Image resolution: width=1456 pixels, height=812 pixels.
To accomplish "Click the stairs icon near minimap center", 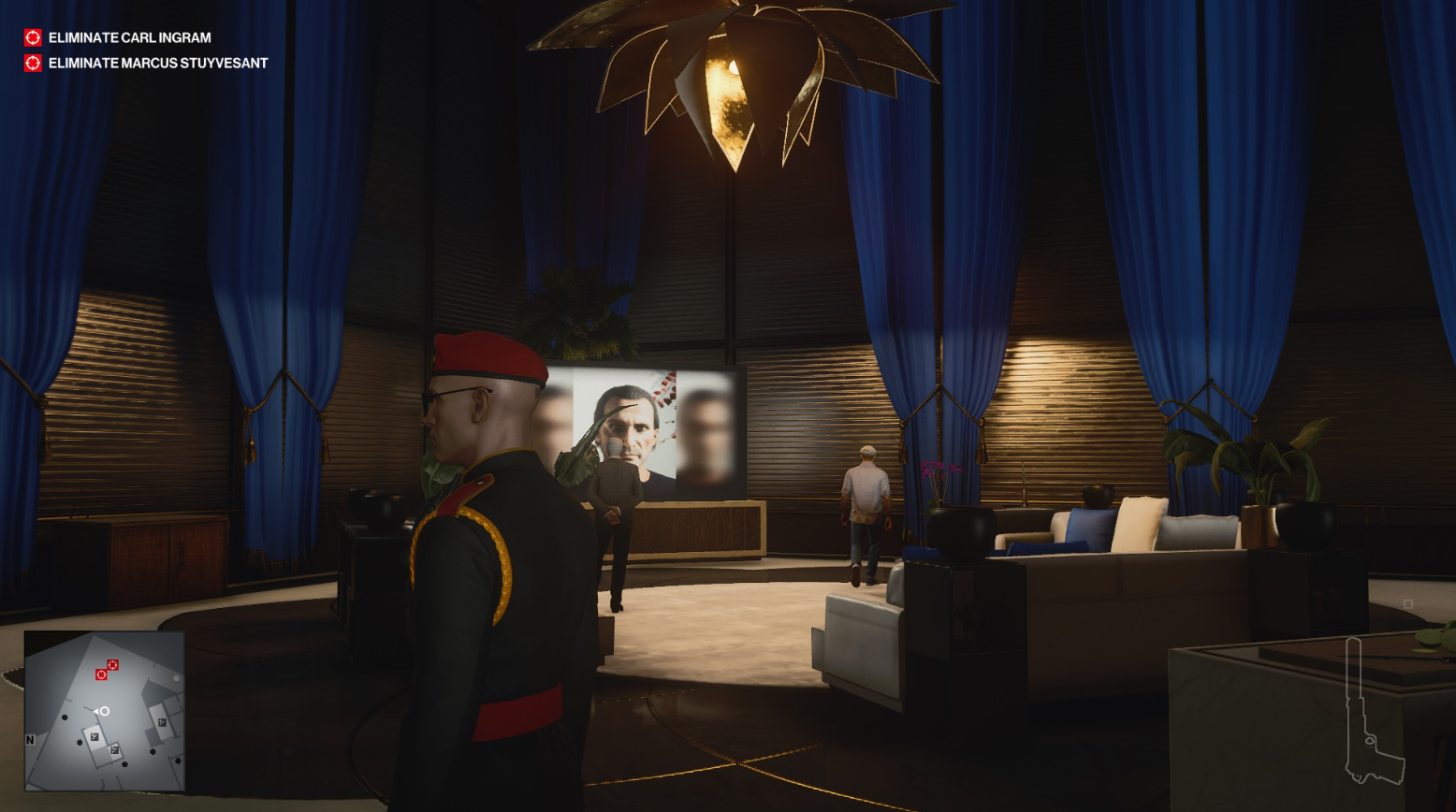I will pyautogui.click(x=95, y=736).
